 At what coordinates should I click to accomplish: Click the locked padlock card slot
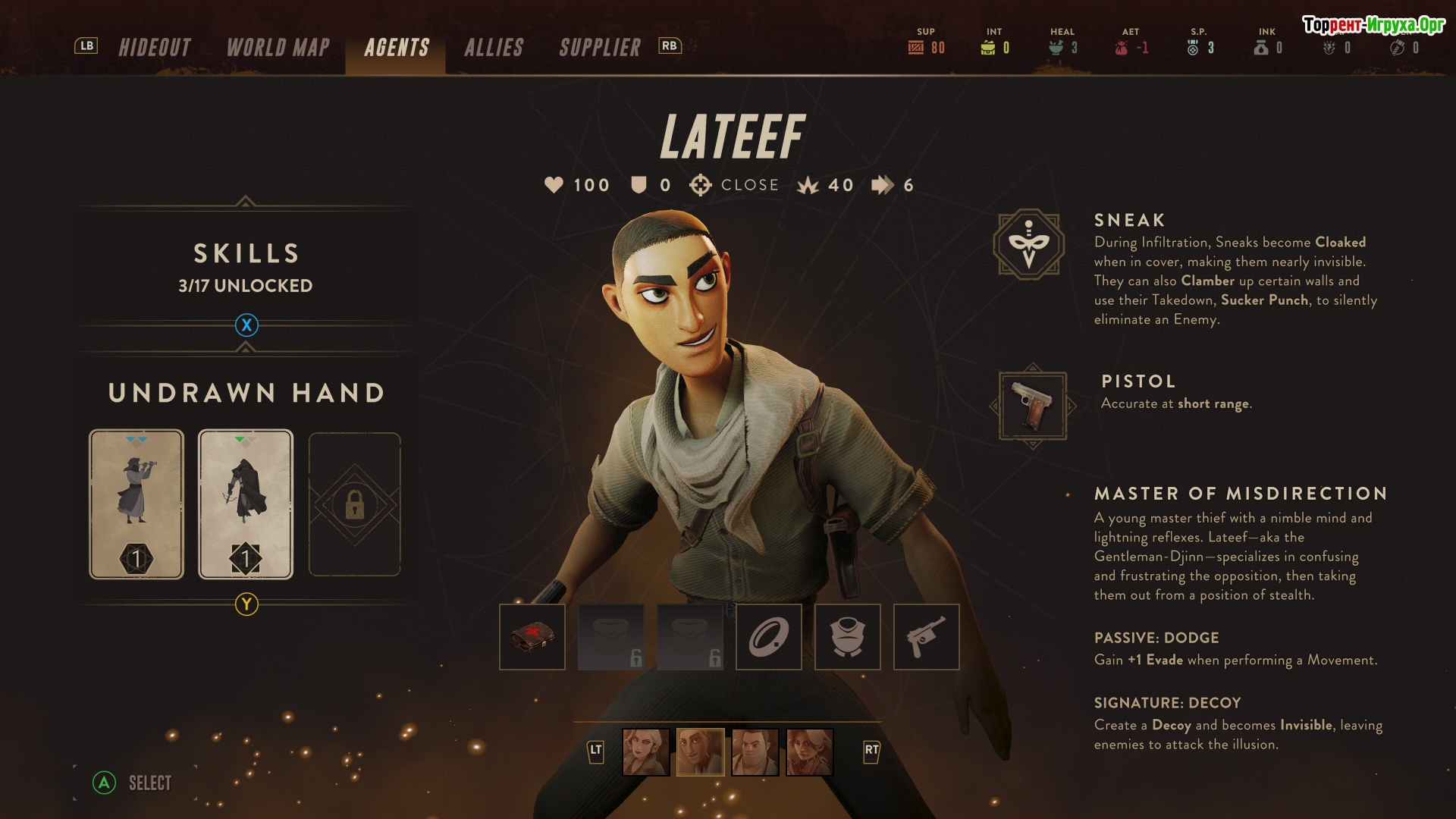354,504
